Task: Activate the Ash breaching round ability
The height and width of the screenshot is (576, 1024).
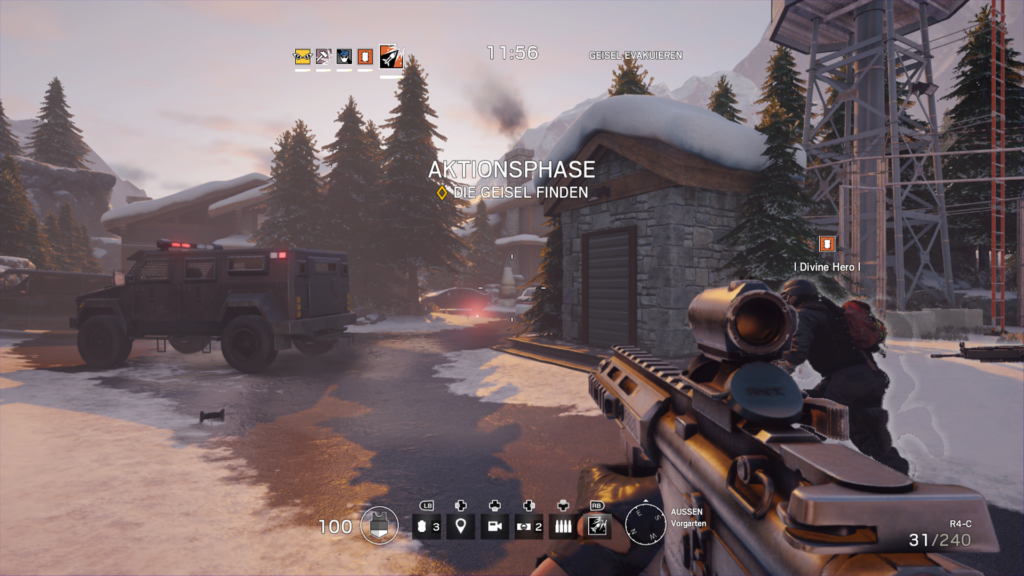Action: [597, 526]
